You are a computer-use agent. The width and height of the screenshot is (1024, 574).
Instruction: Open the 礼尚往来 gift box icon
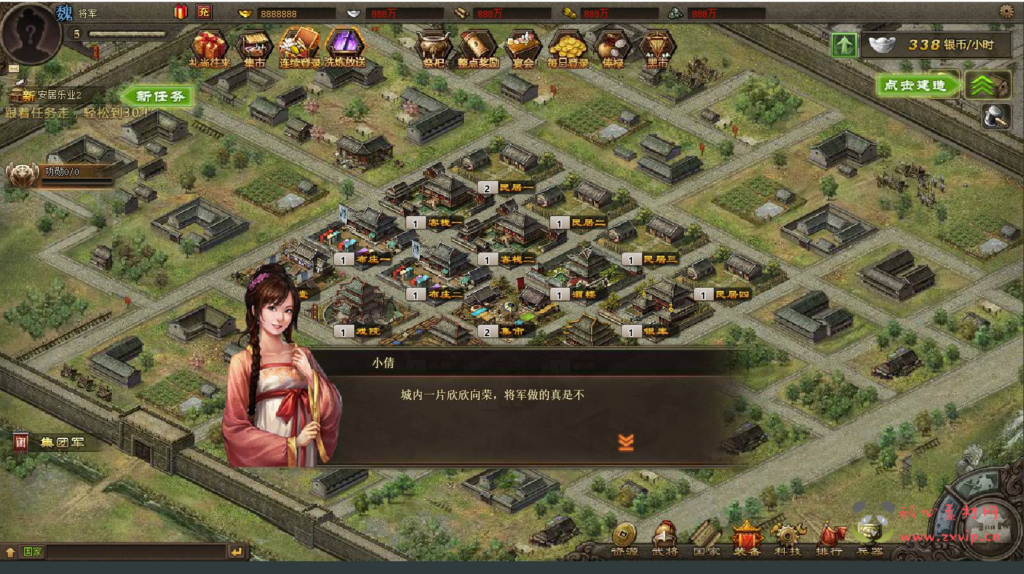tap(210, 46)
